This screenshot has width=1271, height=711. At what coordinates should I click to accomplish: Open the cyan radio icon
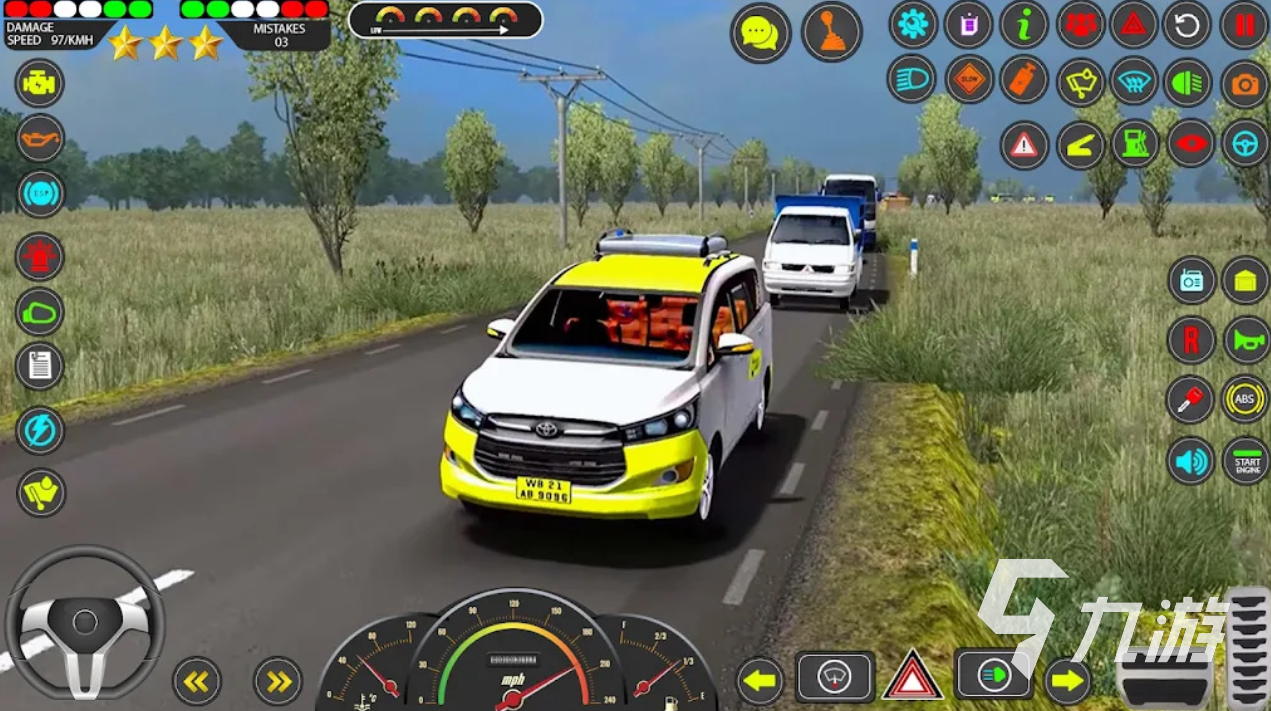click(x=1191, y=280)
